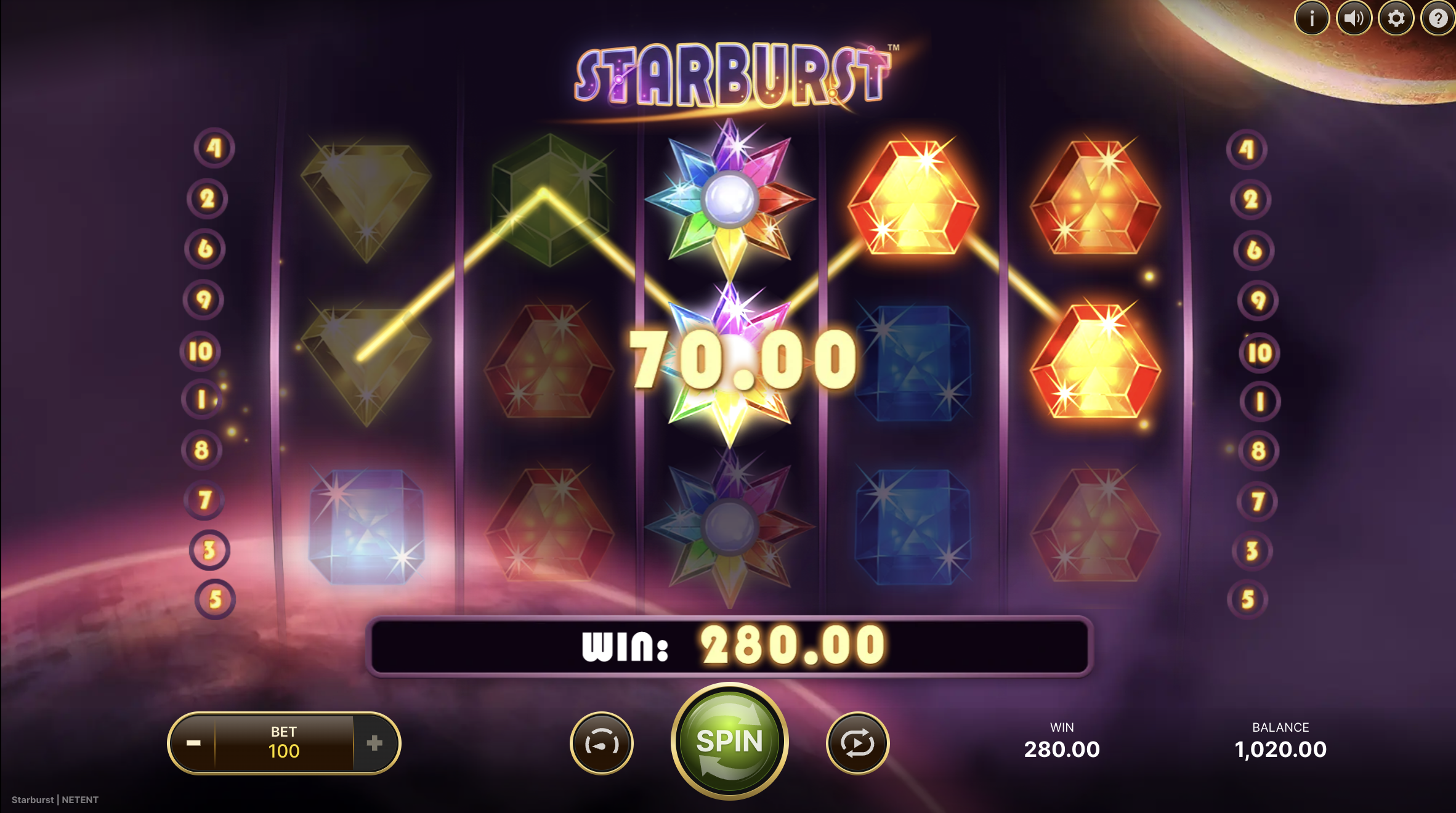Screen dimensions: 1456x813
Task: Decrease the bet with the minus button
Action: click(x=193, y=743)
